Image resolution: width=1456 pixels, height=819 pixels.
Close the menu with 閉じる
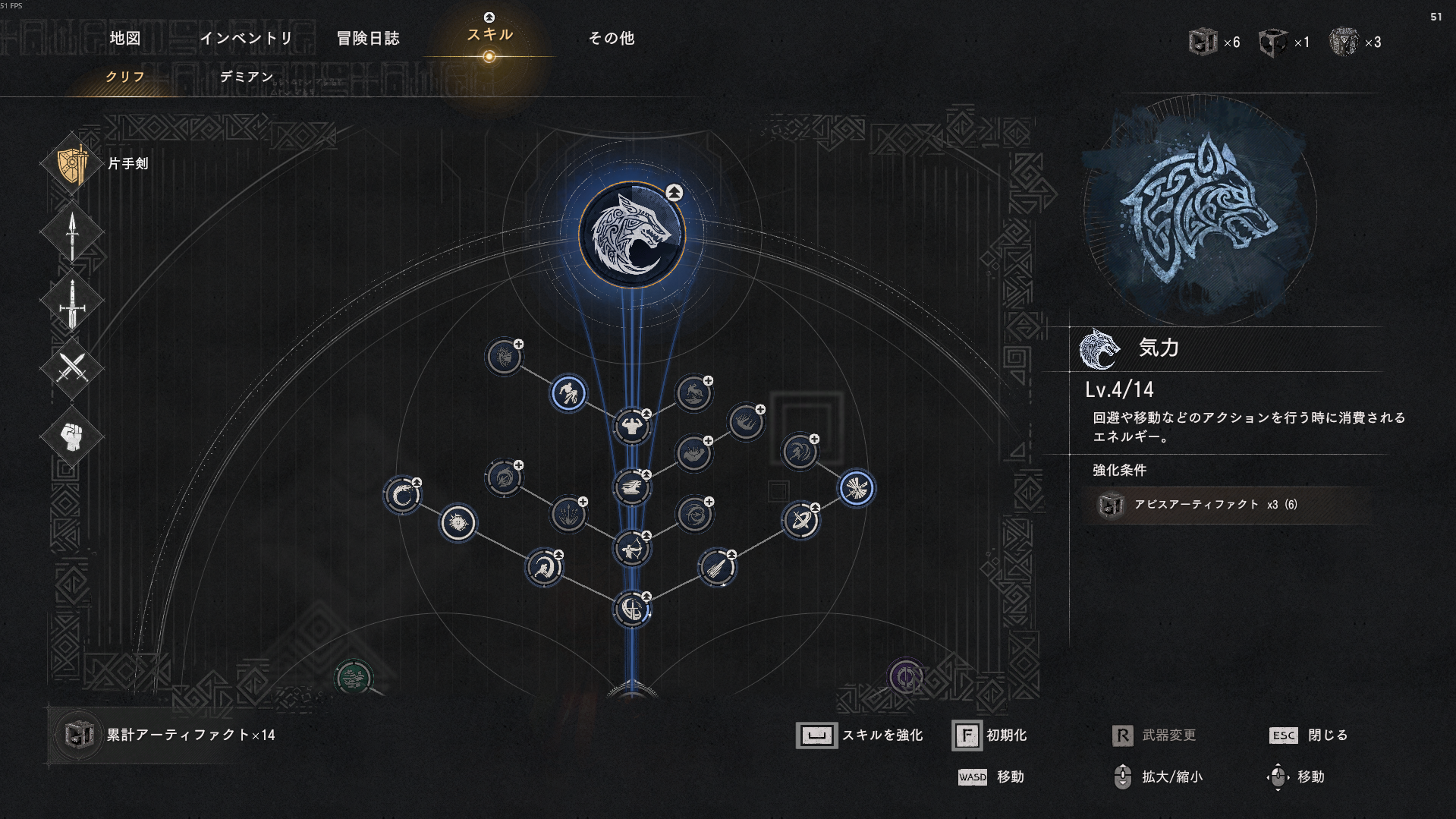coord(1309,736)
